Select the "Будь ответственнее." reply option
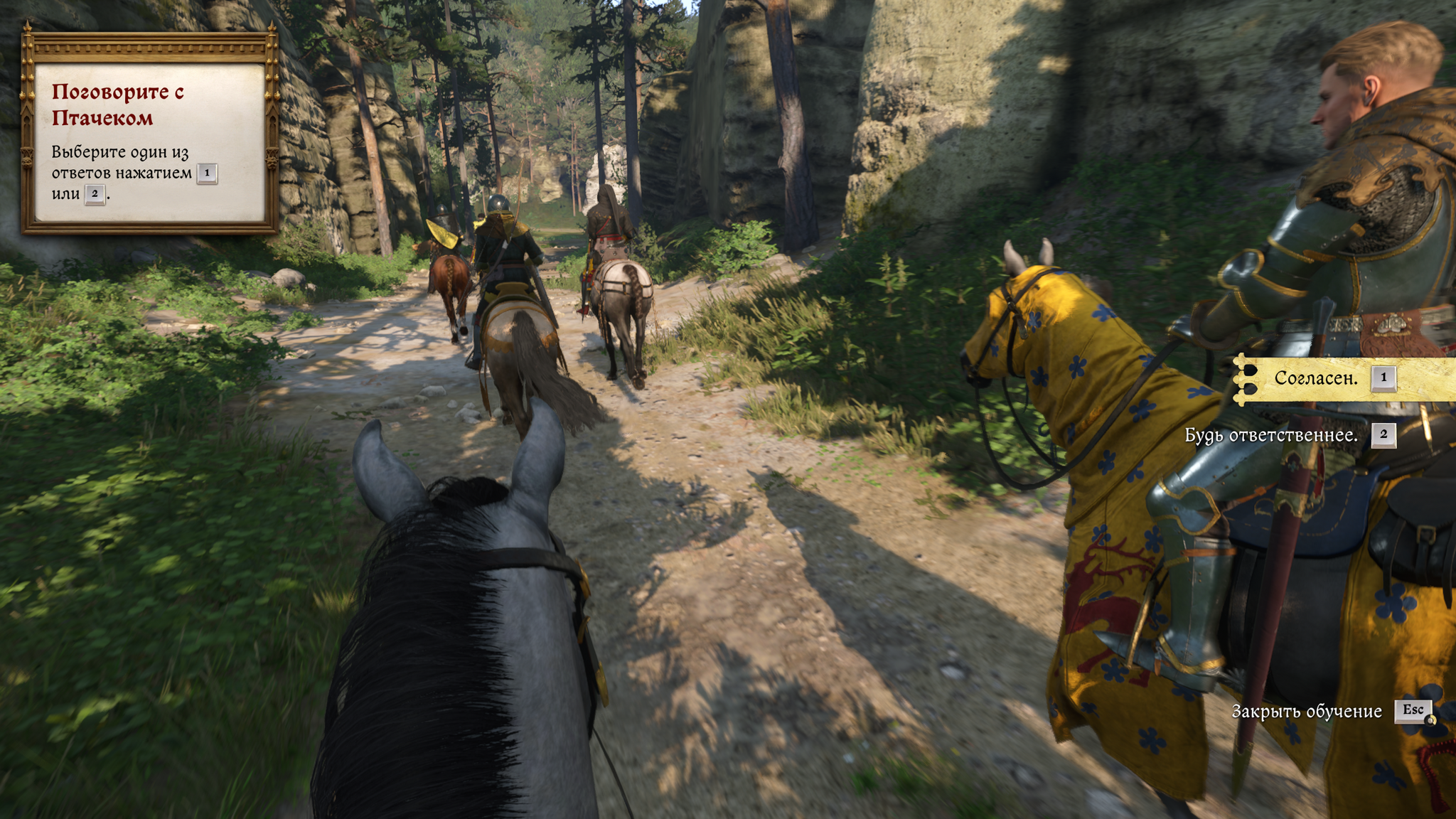Screen dimensions: 1456x819 (x=1271, y=435)
